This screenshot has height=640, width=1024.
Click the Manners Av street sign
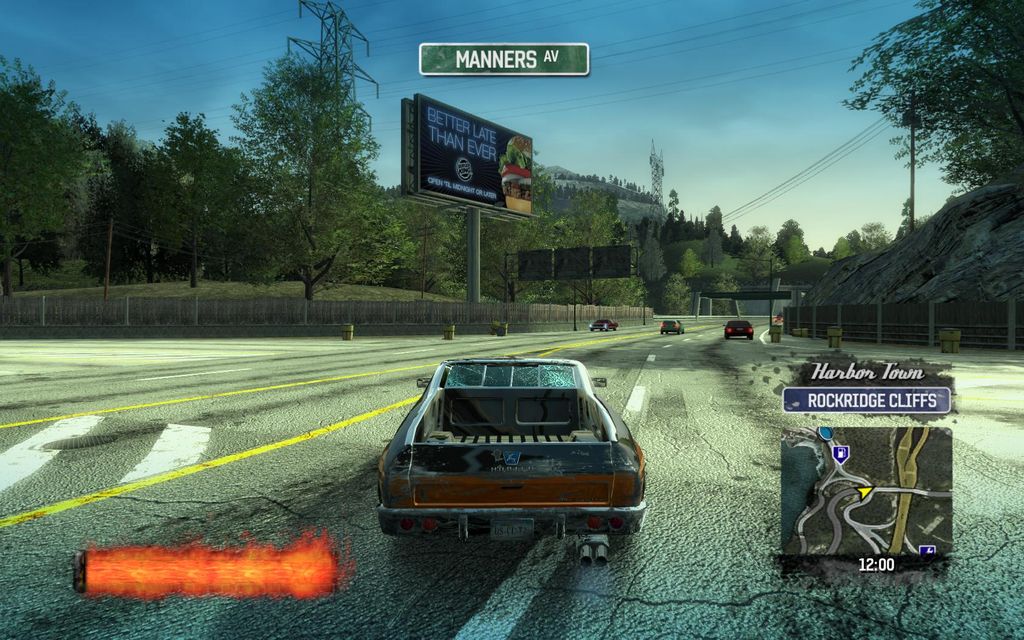point(504,59)
